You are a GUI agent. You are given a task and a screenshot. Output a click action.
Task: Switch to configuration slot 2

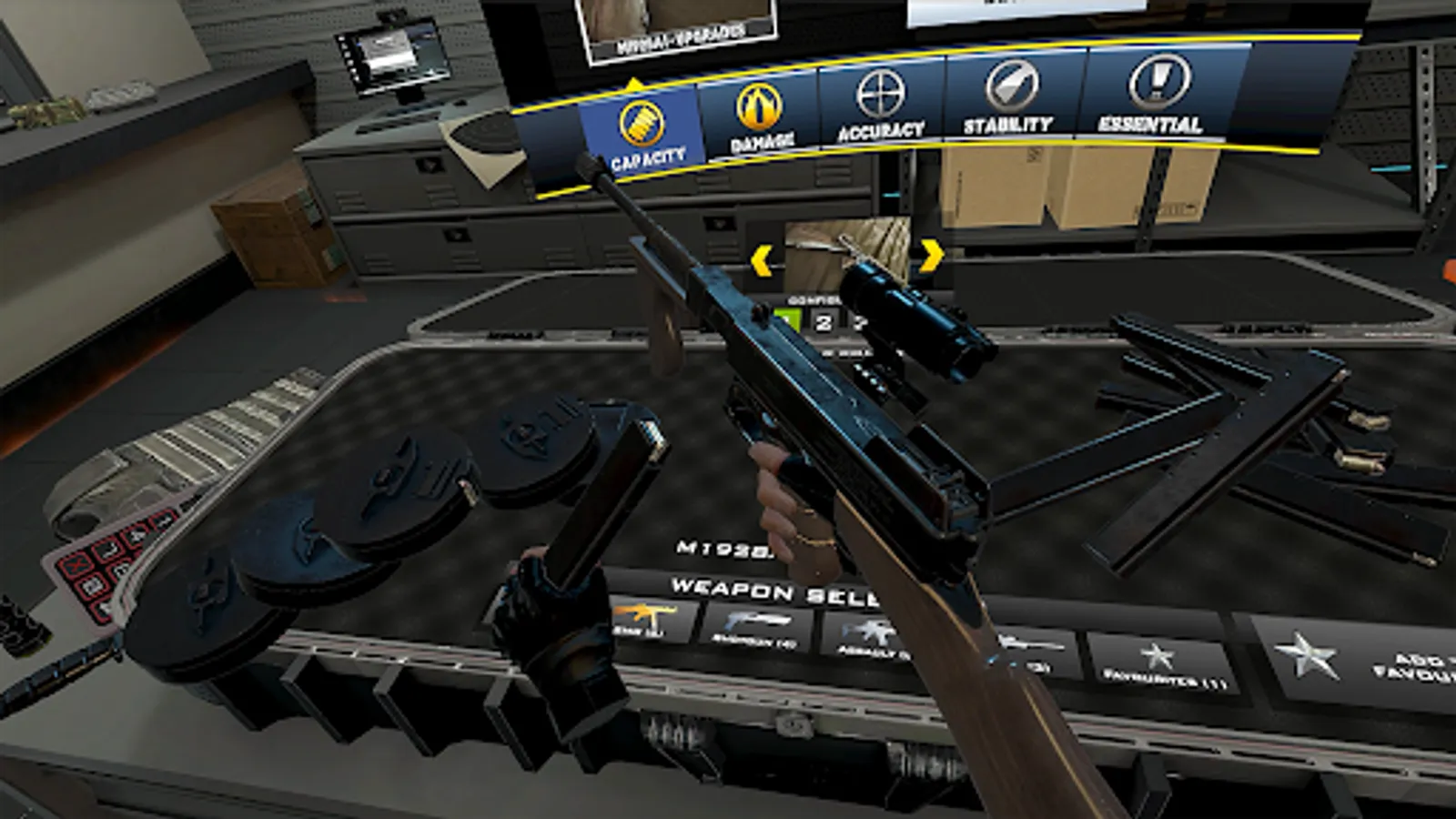[x=823, y=323]
